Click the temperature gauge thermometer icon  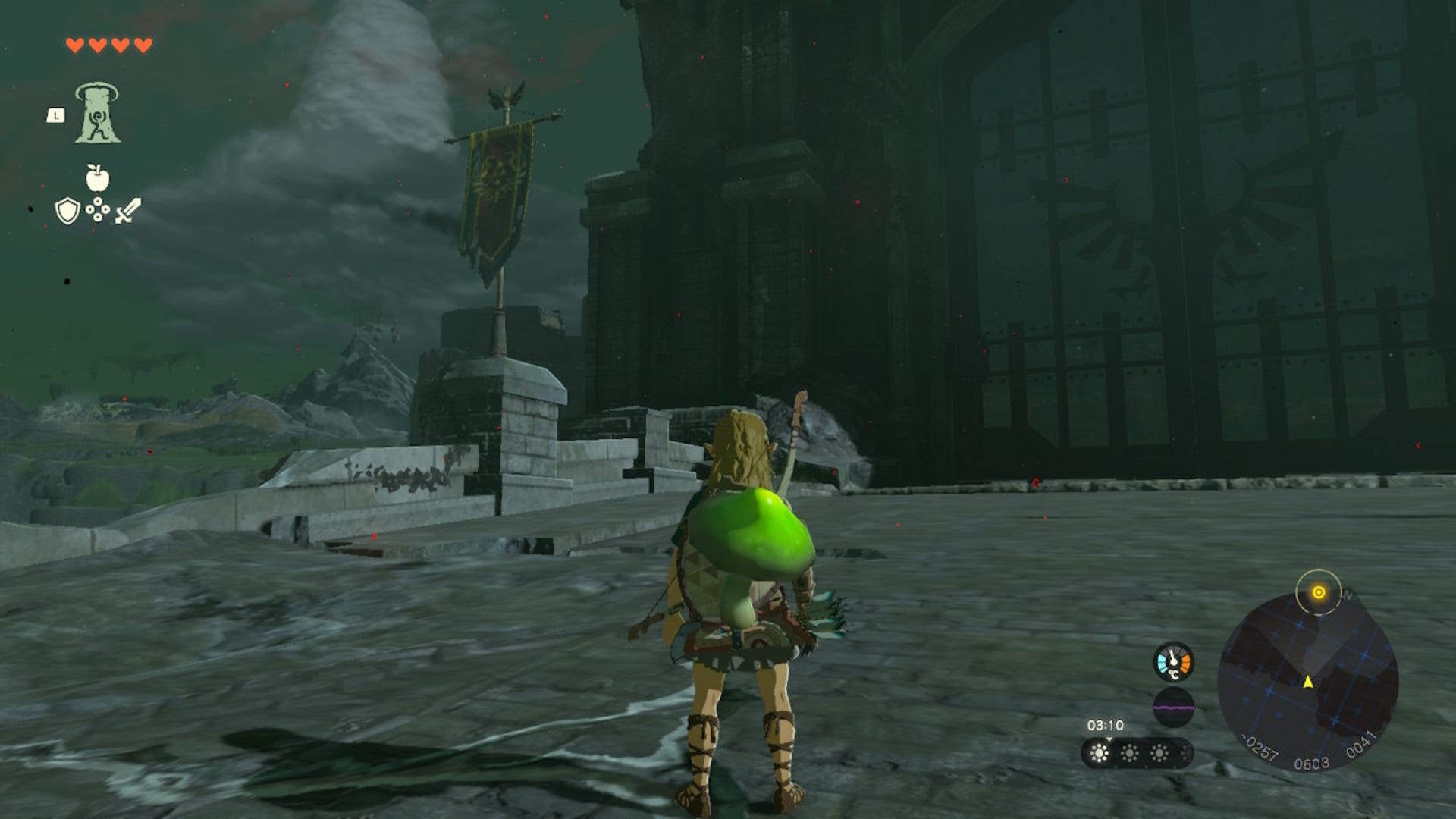click(x=1172, y=661)
